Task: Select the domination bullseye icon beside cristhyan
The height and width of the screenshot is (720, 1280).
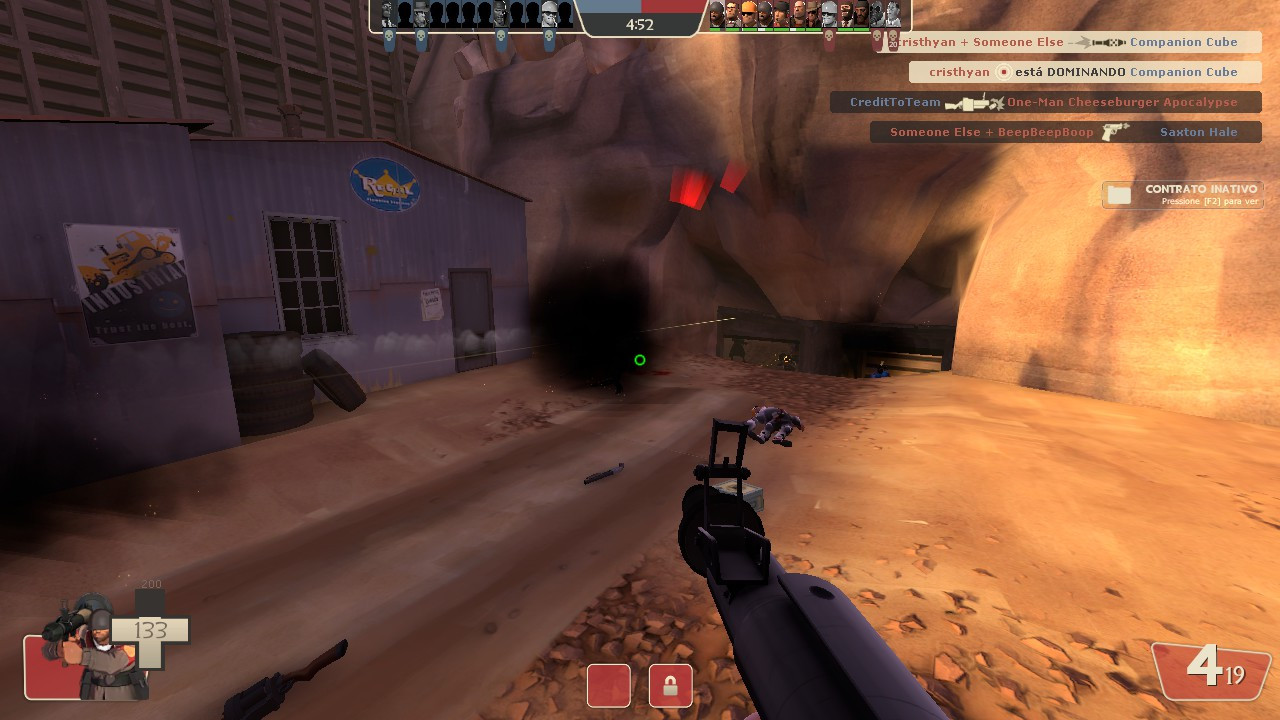Action: tap(1003, 72)
